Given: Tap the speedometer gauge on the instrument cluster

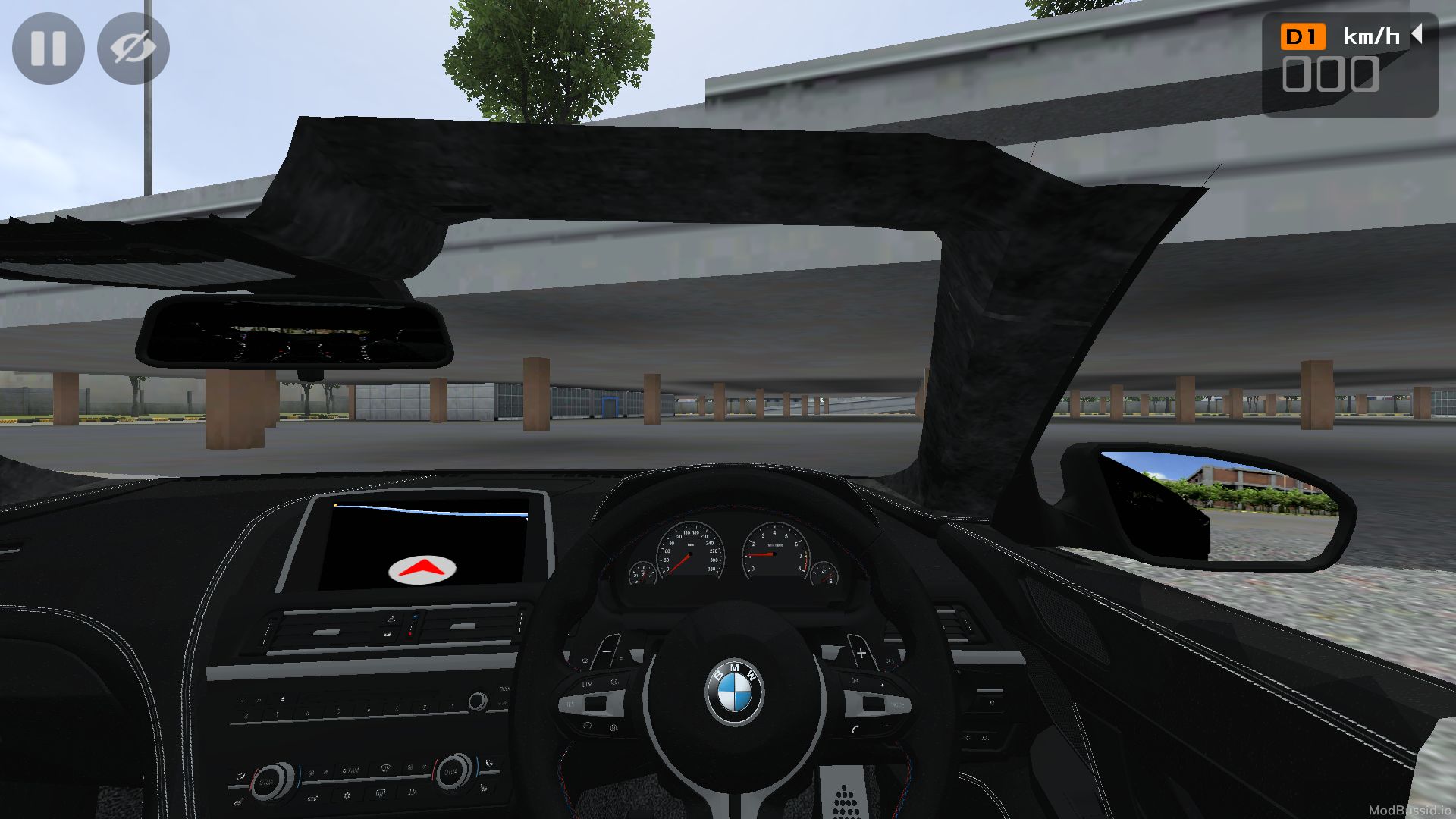Looking at the screenshot, I should (692, 554).
